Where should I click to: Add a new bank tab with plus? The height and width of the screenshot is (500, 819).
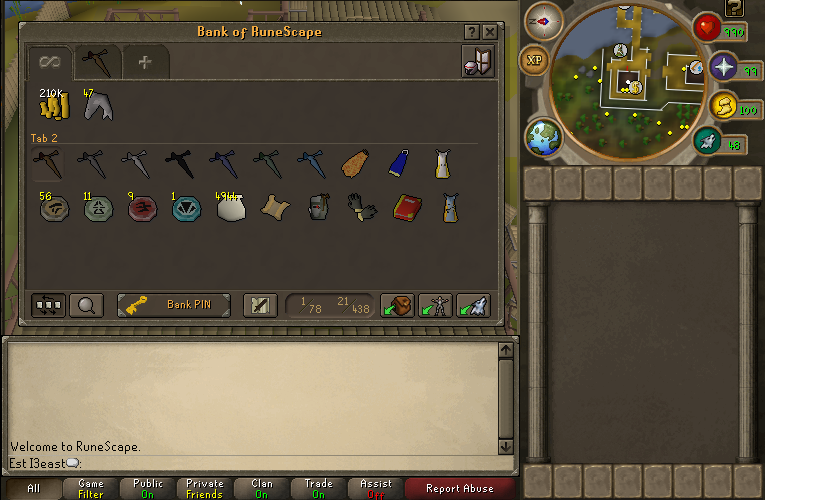point(145,62)
